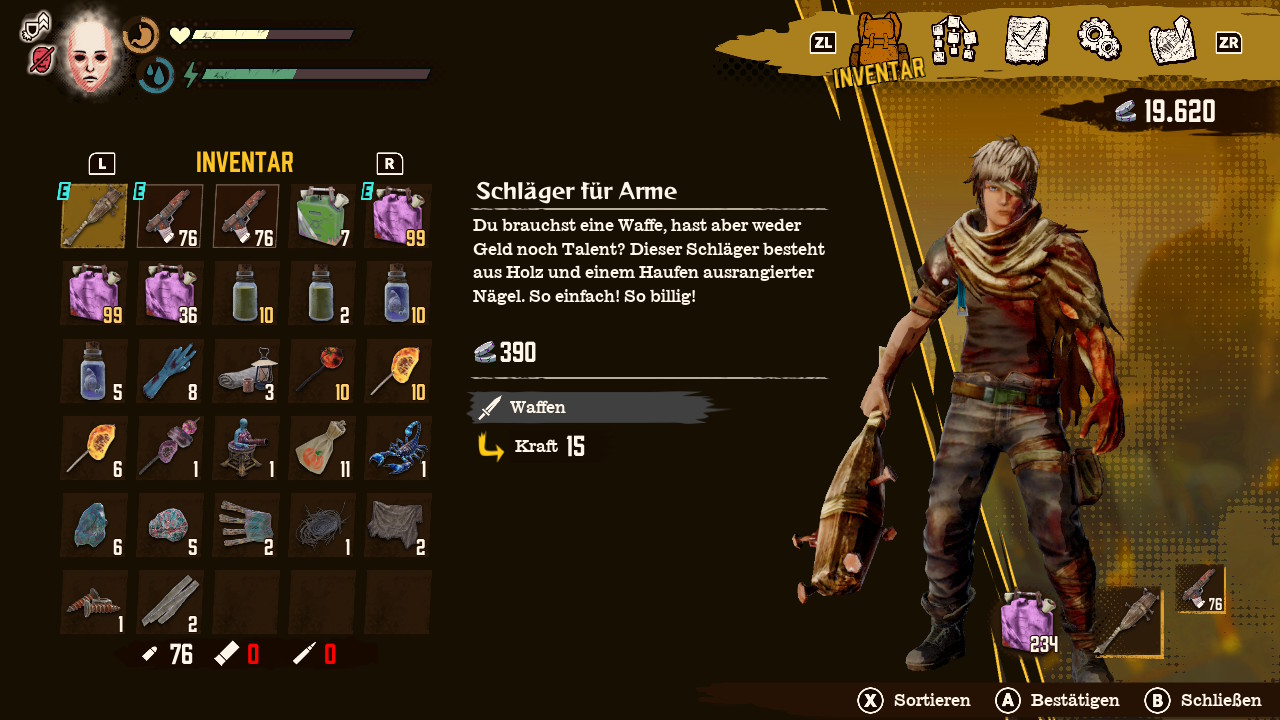This screenshot has width=1280, height=720.
Task: Select the meat skewer item
Action: 170,448
